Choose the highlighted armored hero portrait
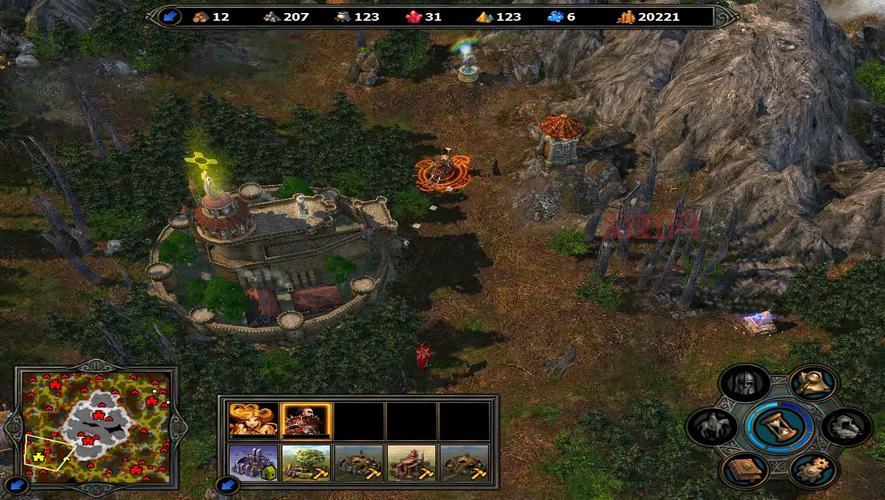 [x=306, y=420]
